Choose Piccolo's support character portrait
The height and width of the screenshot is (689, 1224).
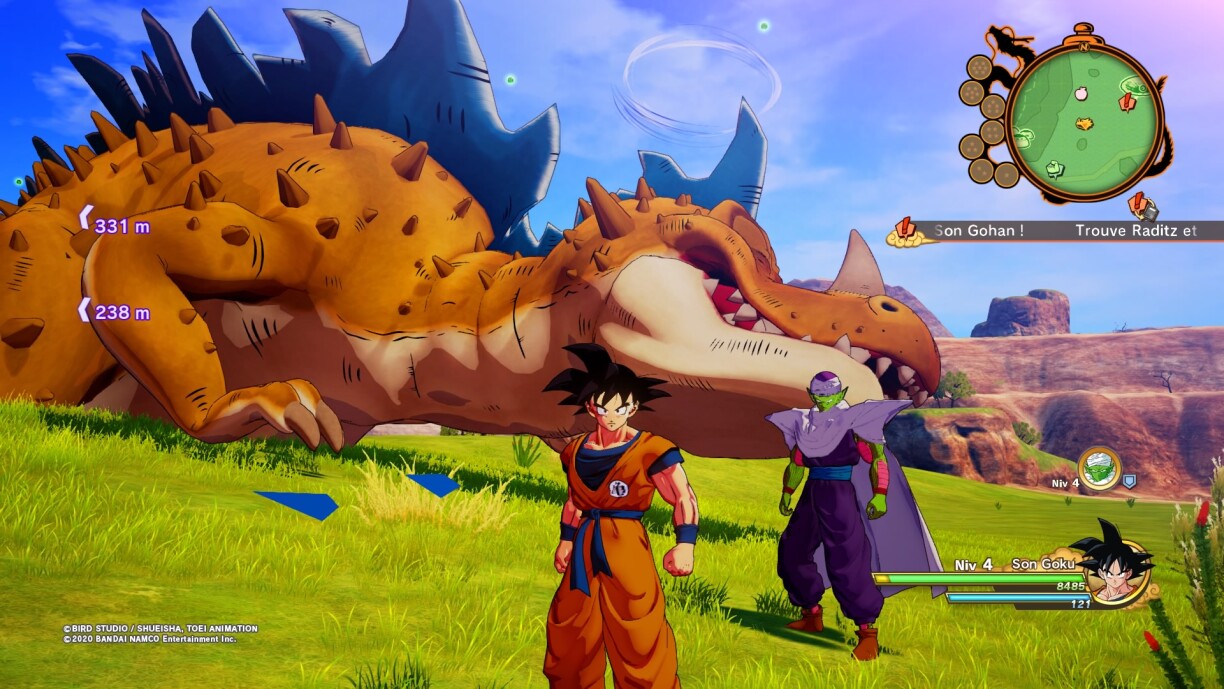tap(1099, 469)
